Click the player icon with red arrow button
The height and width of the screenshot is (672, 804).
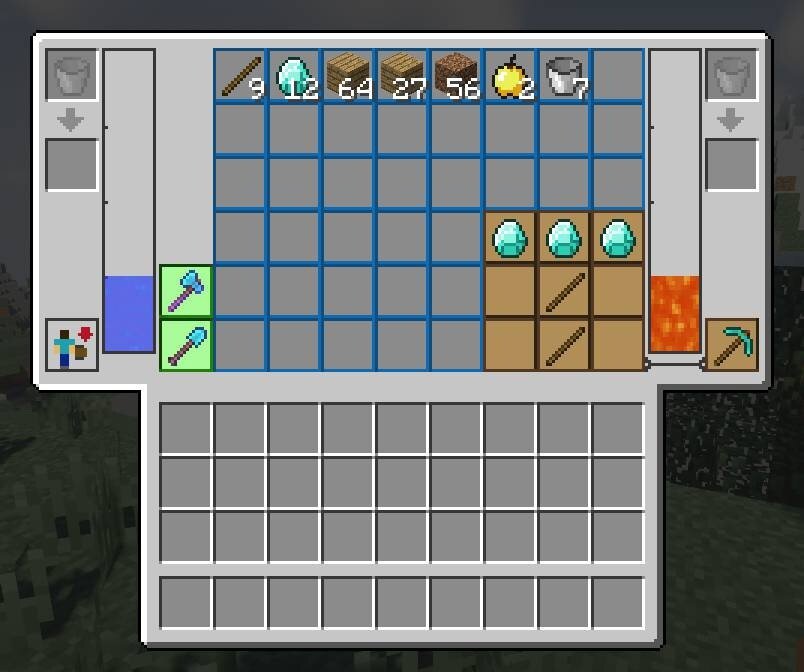[x=72, y=345]
